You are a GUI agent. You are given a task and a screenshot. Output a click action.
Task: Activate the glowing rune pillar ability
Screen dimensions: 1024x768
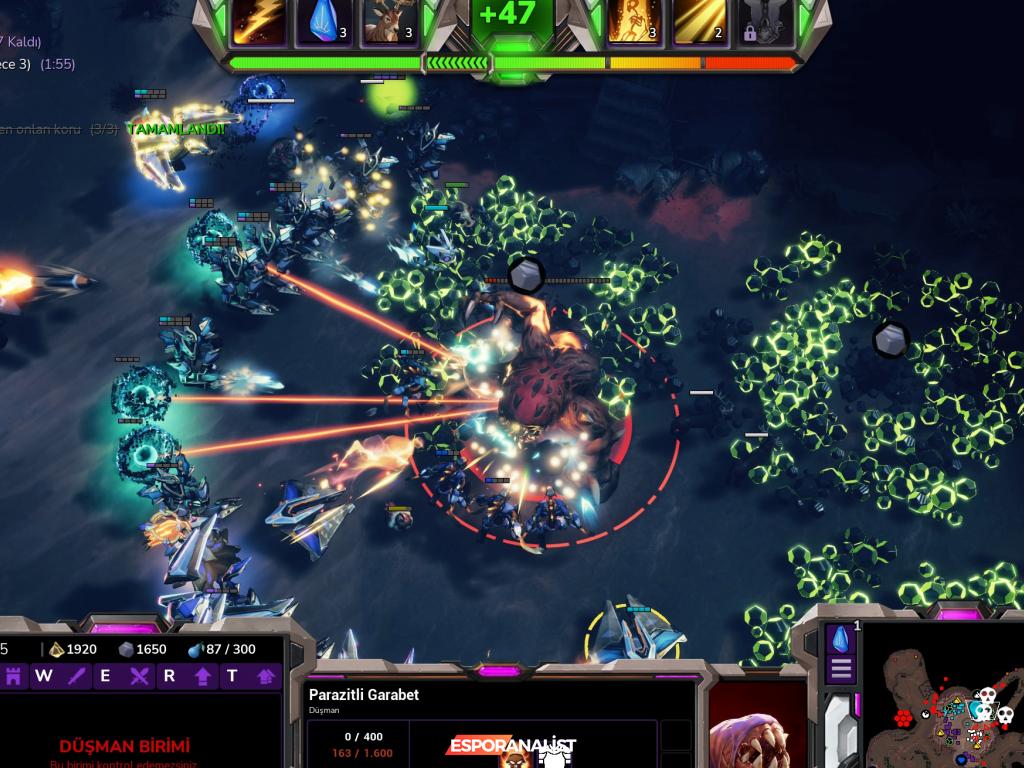(x=633, y=22)
